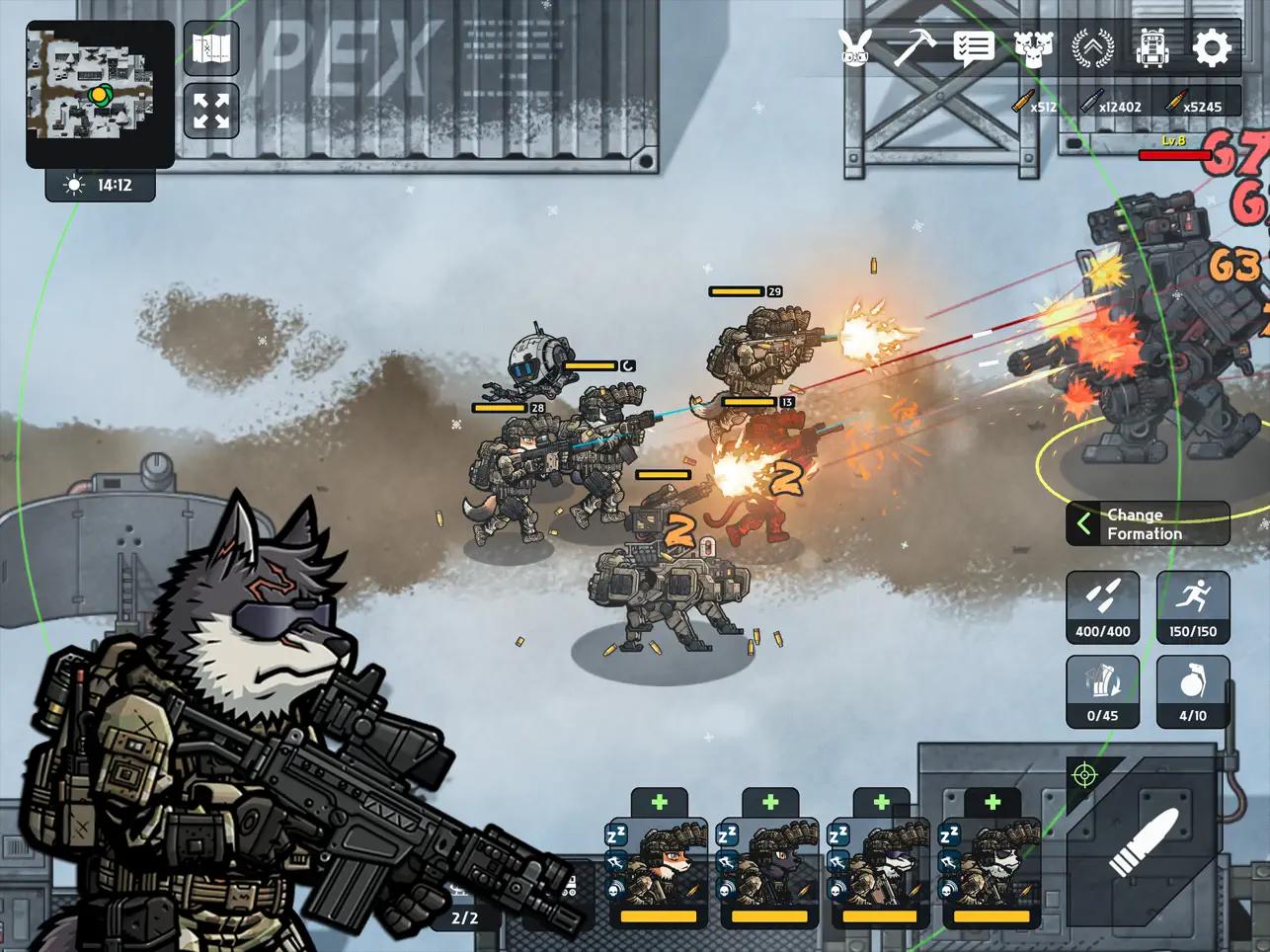Image resolution: width=1270 pixels, height=952 pixels.
Task: Open the hammer crafting menu
Action: point(913,47)
